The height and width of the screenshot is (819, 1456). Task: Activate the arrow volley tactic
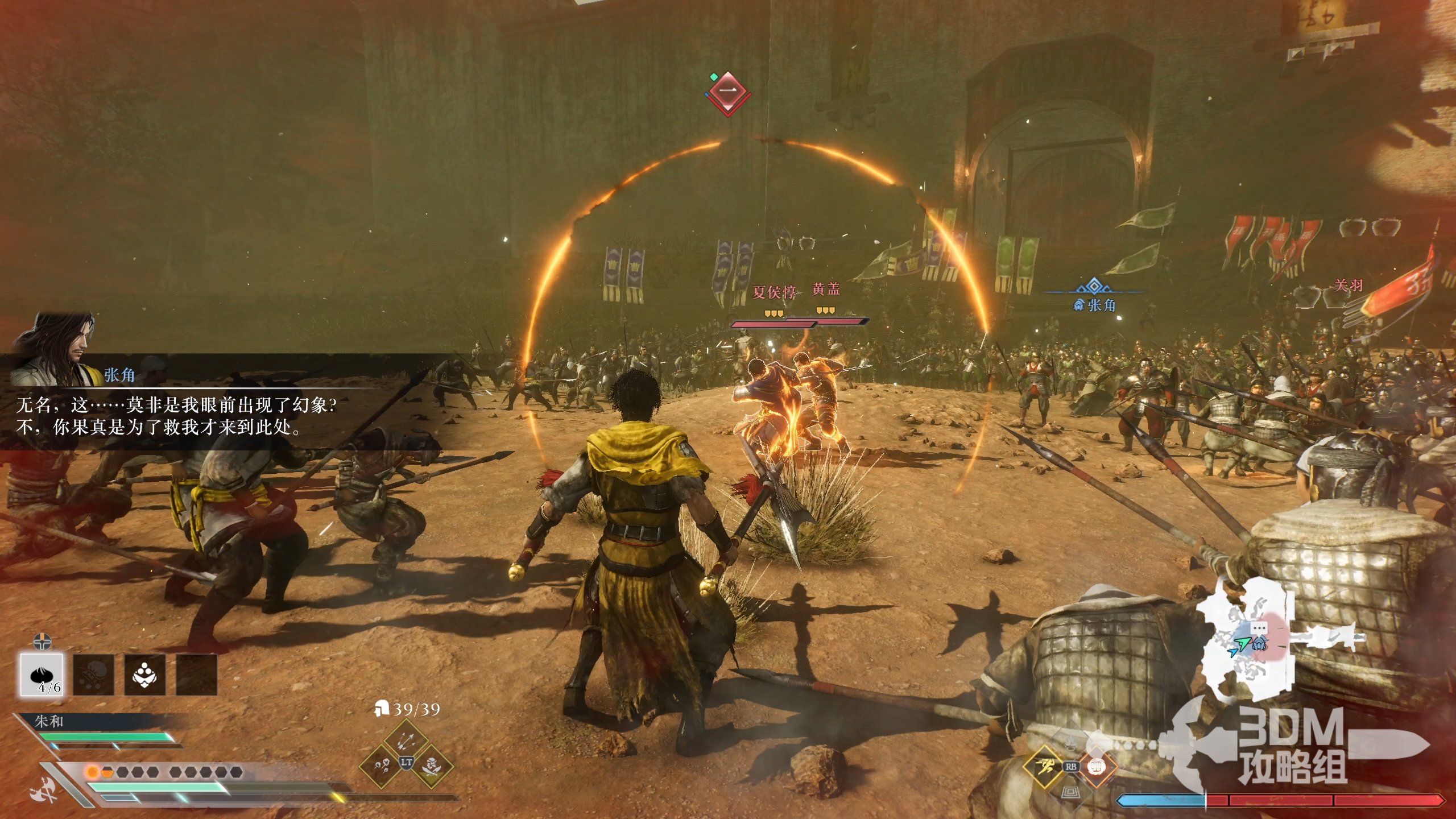[406, 739]
